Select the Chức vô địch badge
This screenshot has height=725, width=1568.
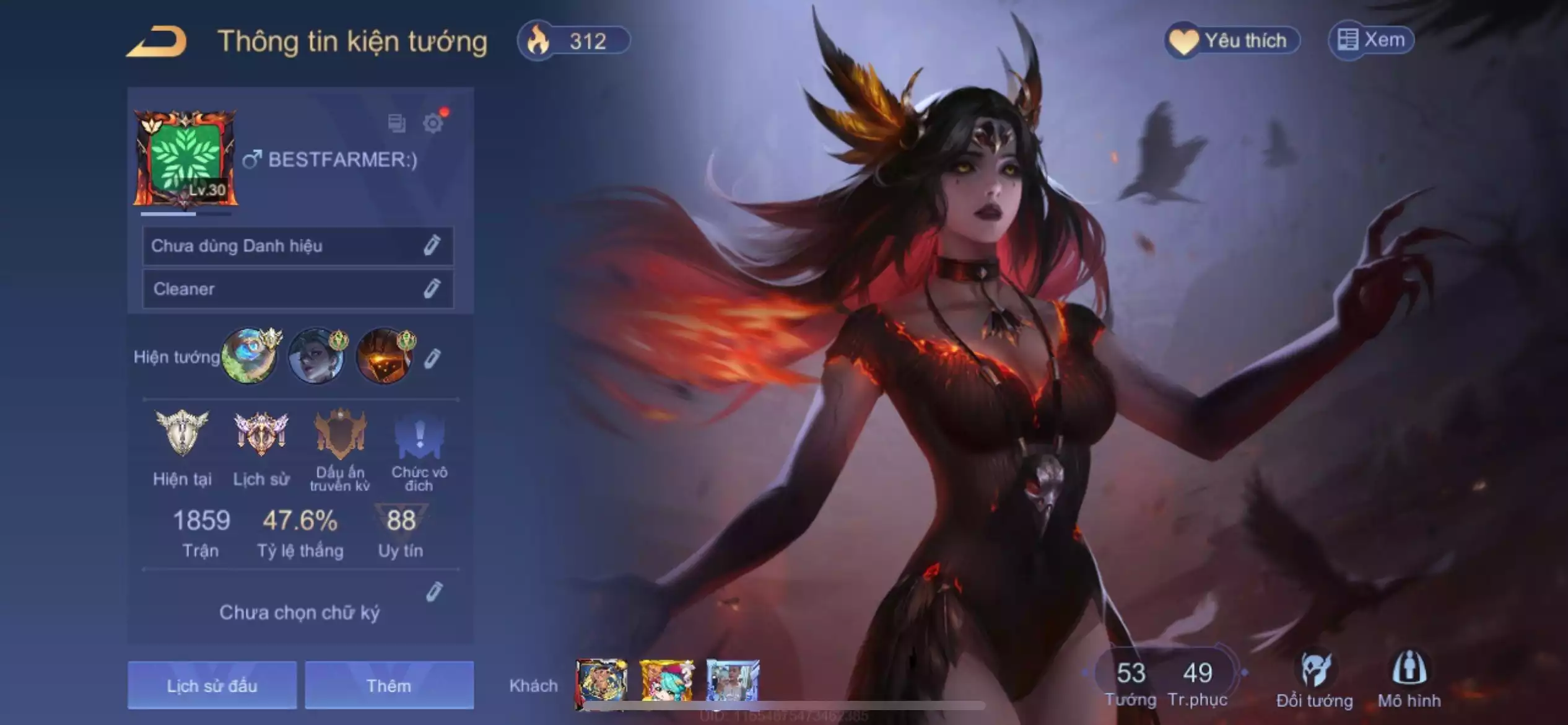pos(419,434)
